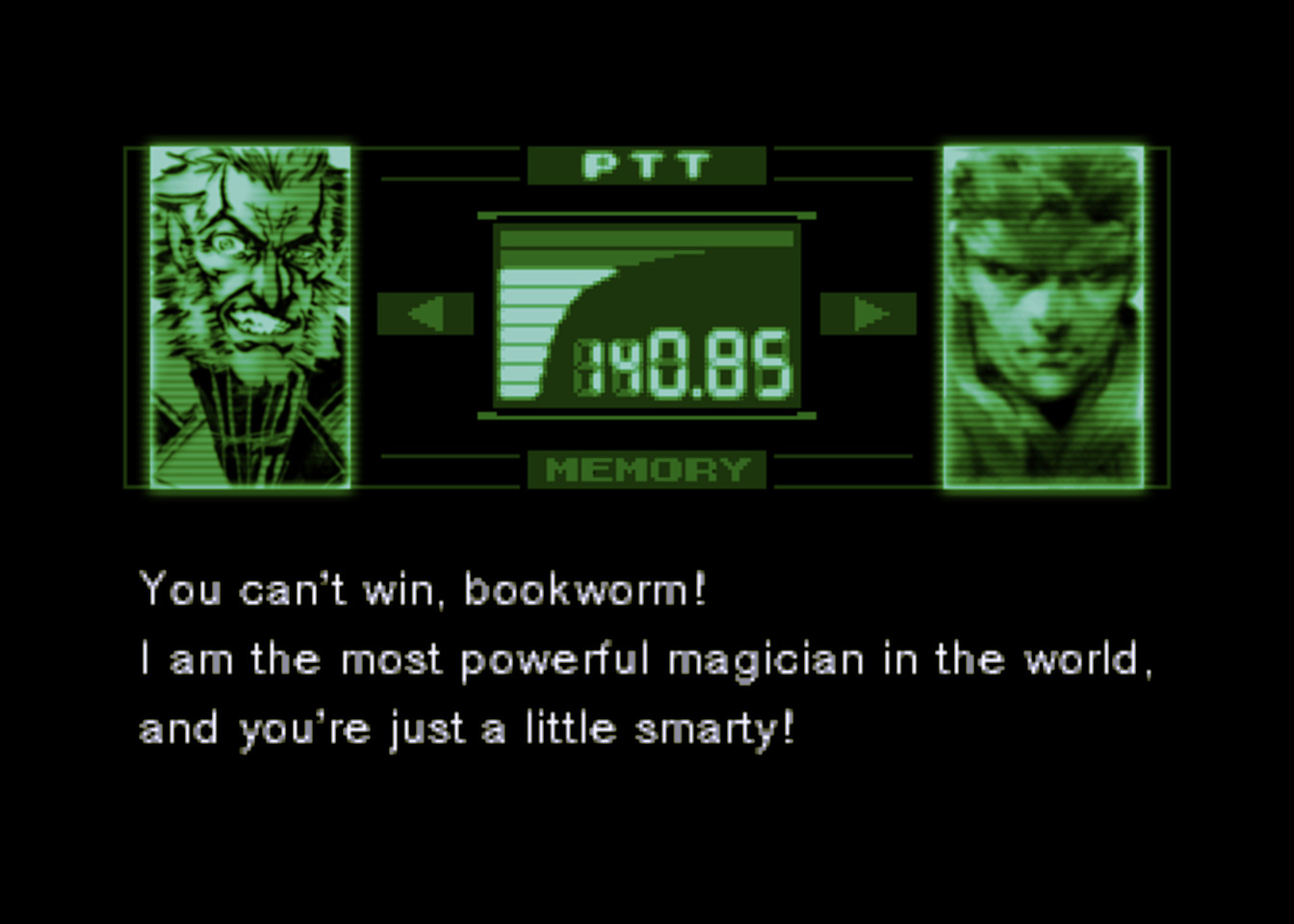The image size is (1294, 924).
Task: Decrease frequency with the left arrow
Action: tap(425, 314)
